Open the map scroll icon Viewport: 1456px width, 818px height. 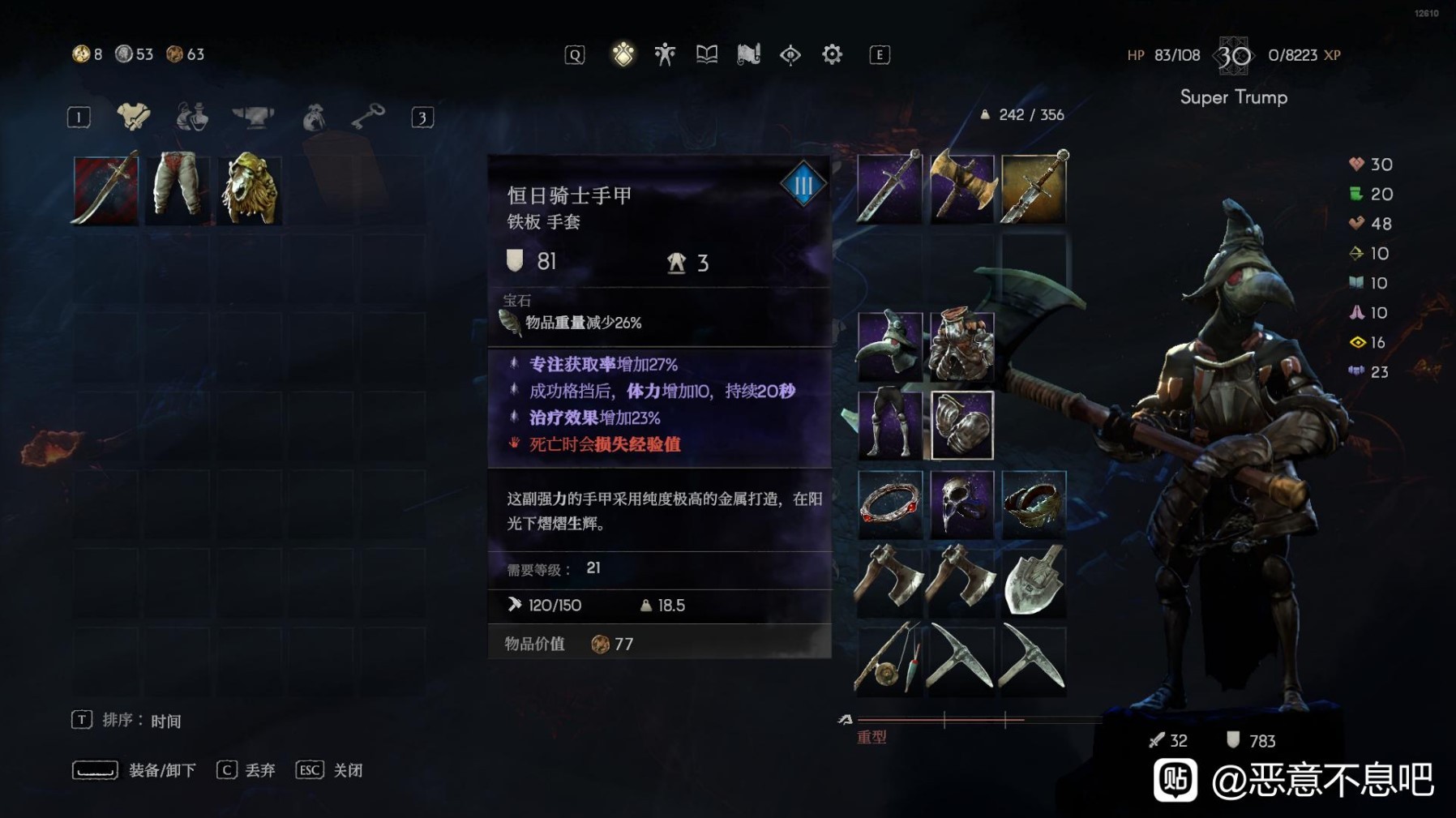748,54
